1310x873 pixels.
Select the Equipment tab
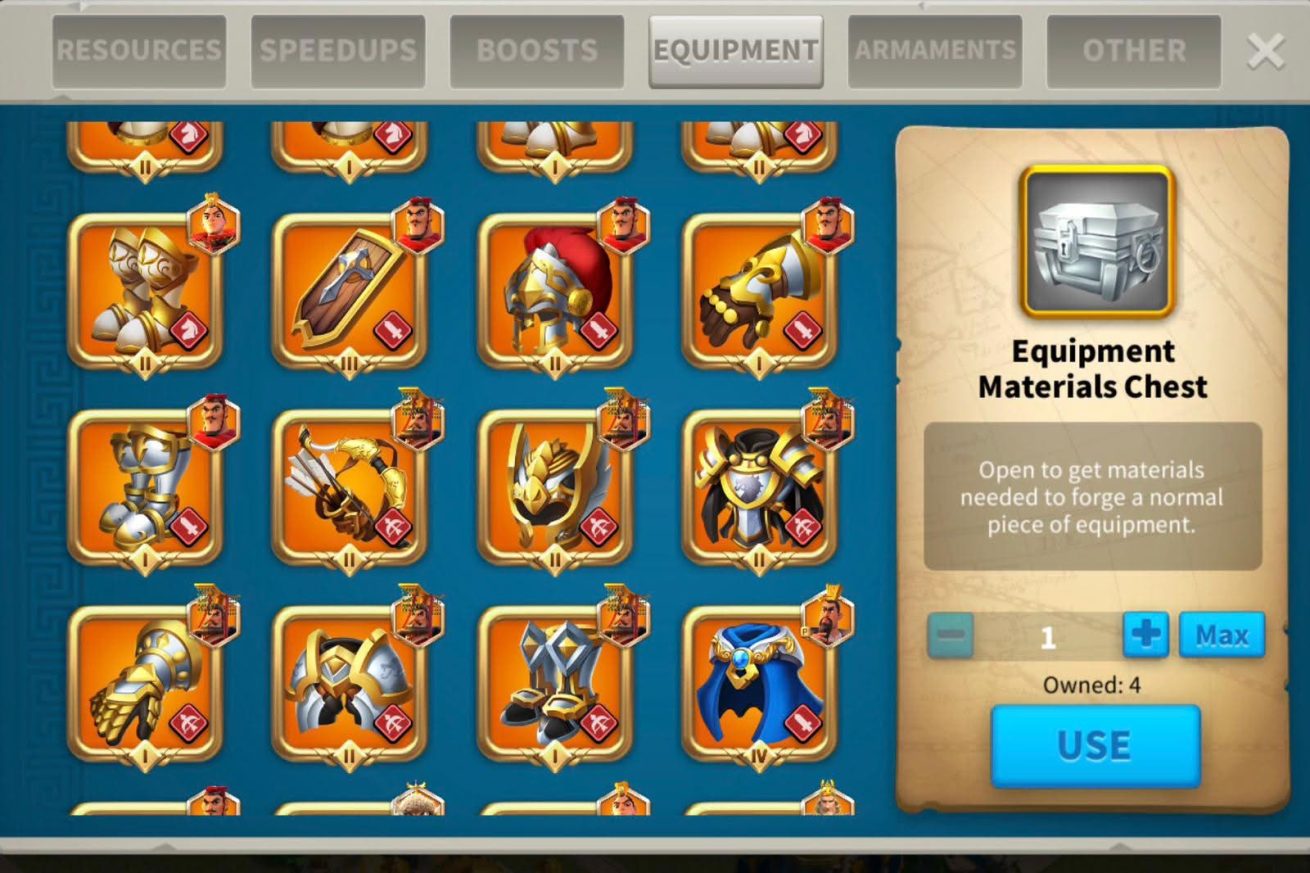[x=736, y=50]
